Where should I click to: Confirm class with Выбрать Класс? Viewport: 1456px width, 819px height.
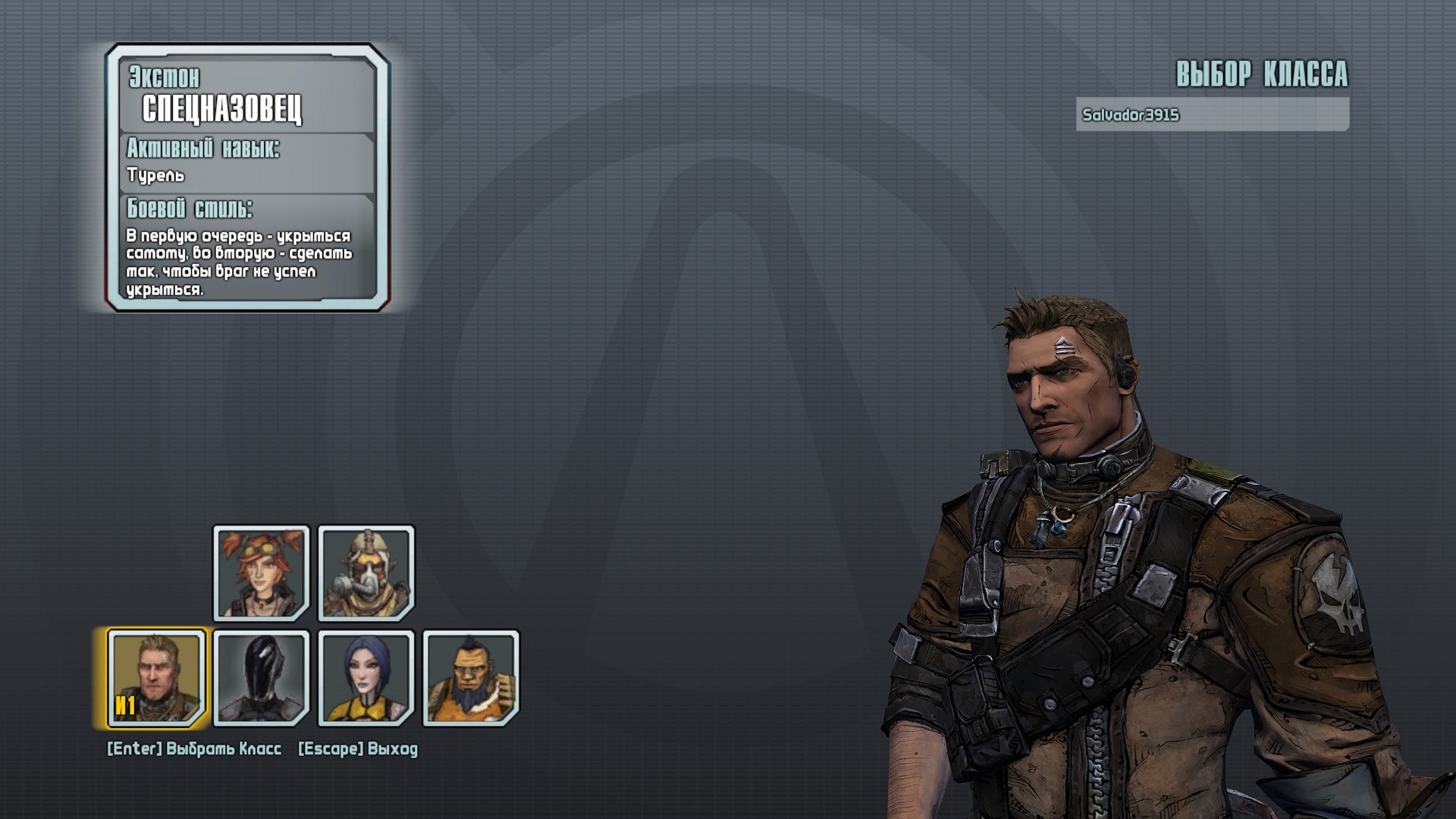pyautogui.click(x=194, y=749)
